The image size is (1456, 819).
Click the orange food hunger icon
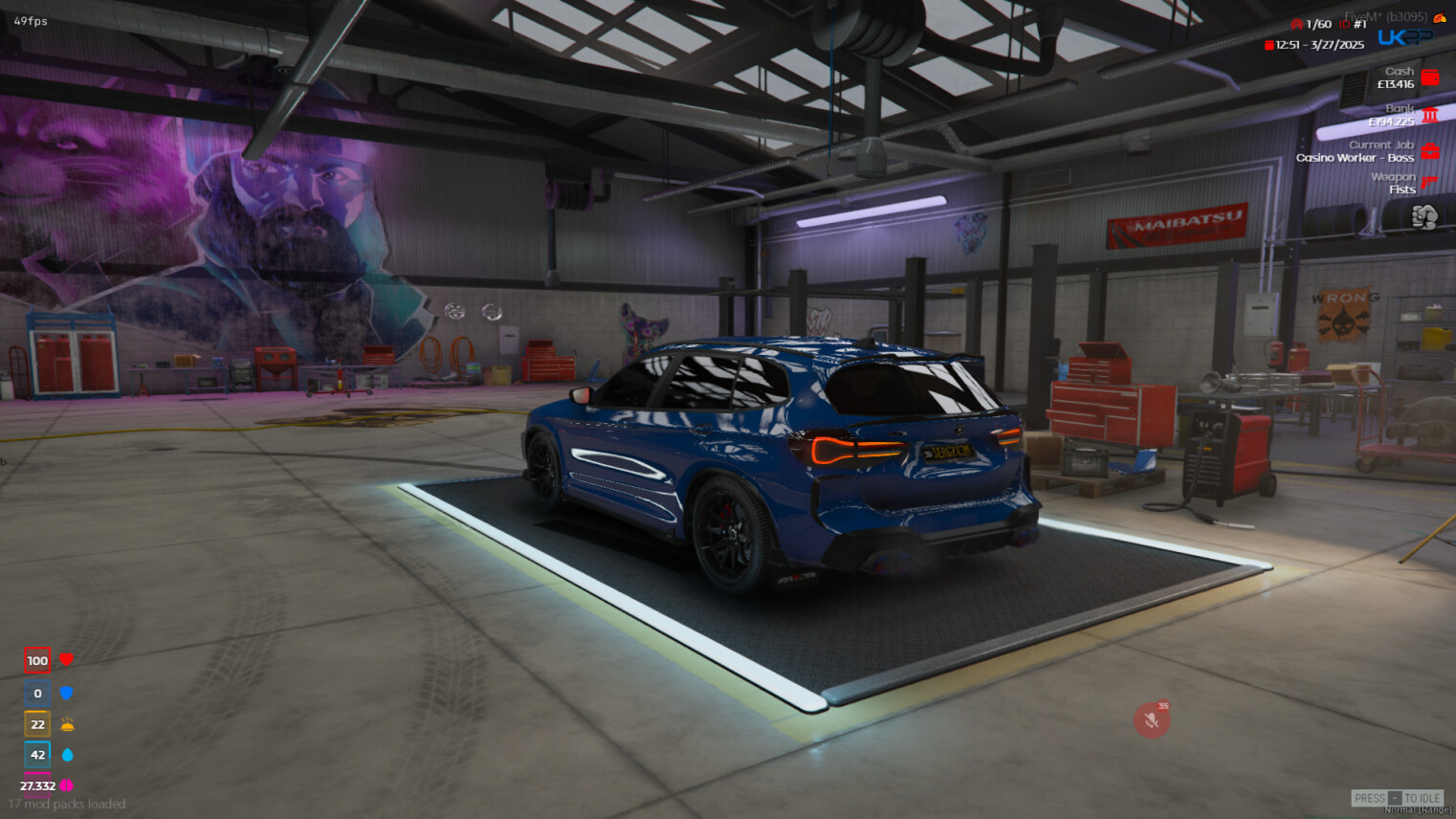pos(67,724)
